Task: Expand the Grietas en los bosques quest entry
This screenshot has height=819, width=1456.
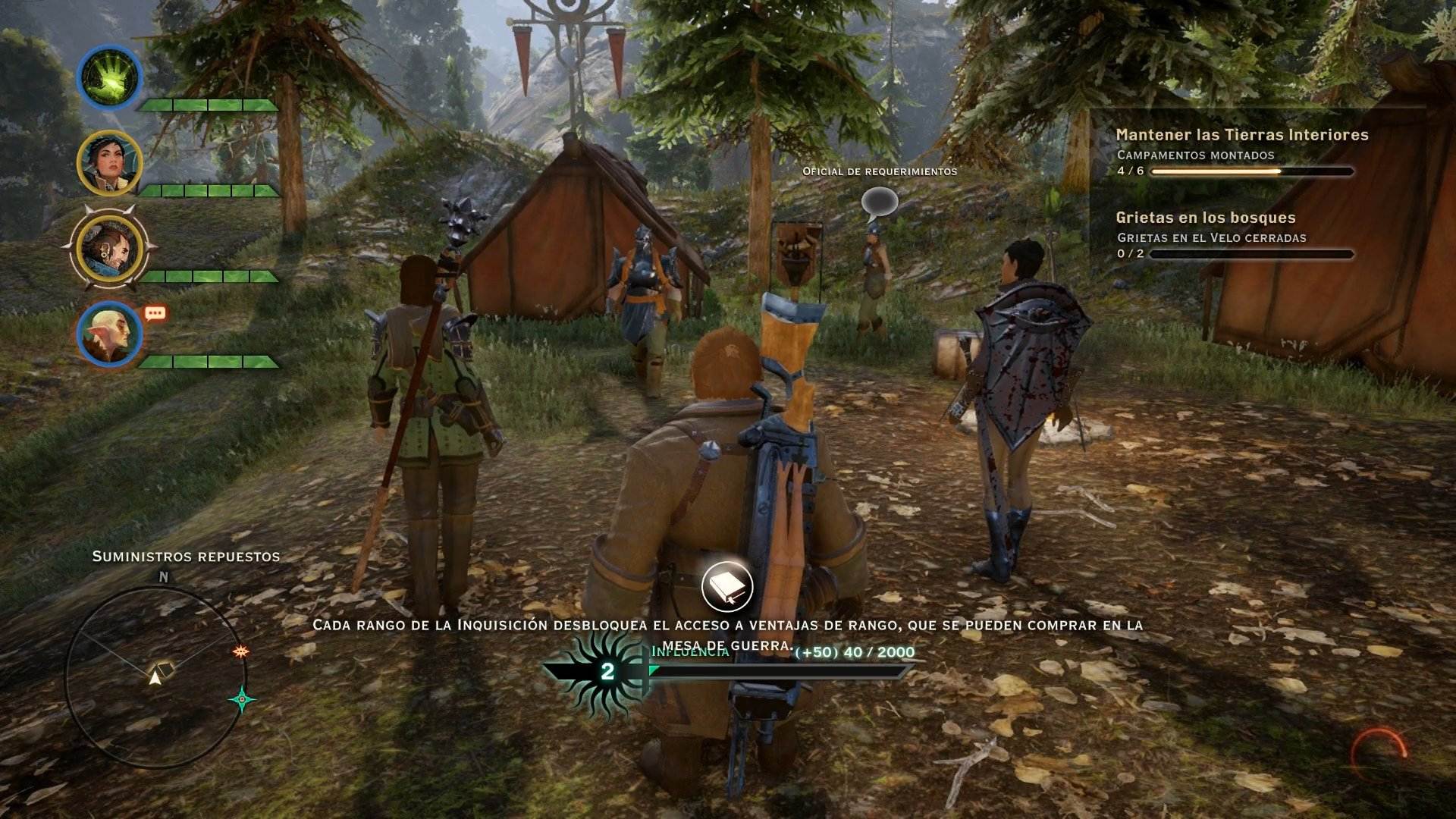Action: [x=1206, y=217]
